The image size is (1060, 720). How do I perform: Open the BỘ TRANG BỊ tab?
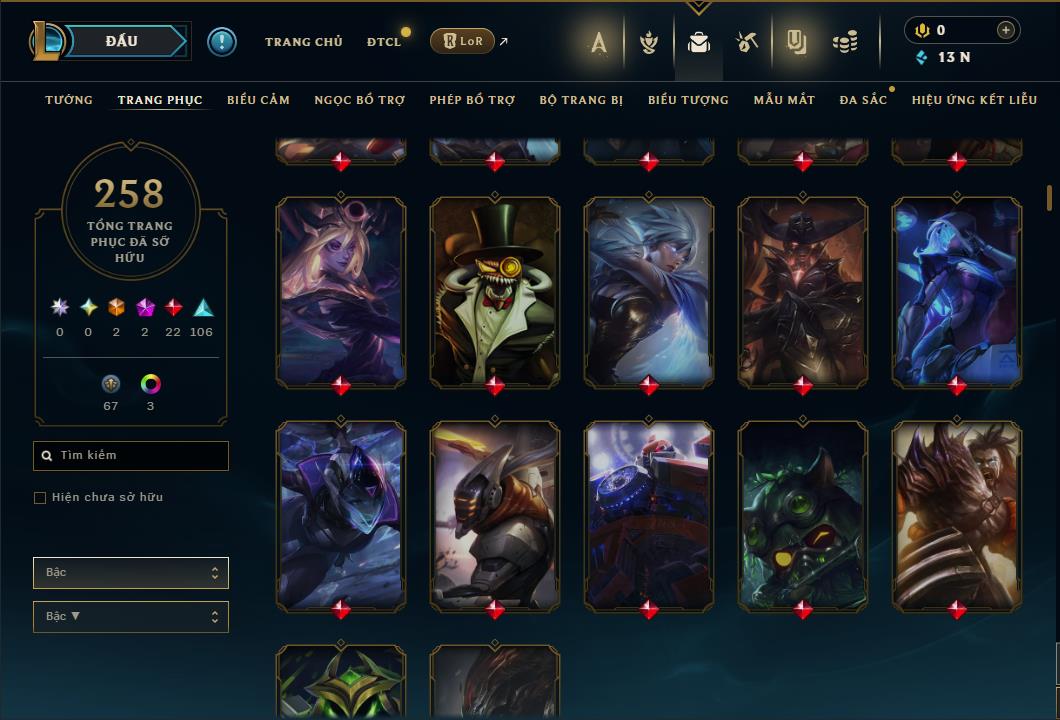581,100
